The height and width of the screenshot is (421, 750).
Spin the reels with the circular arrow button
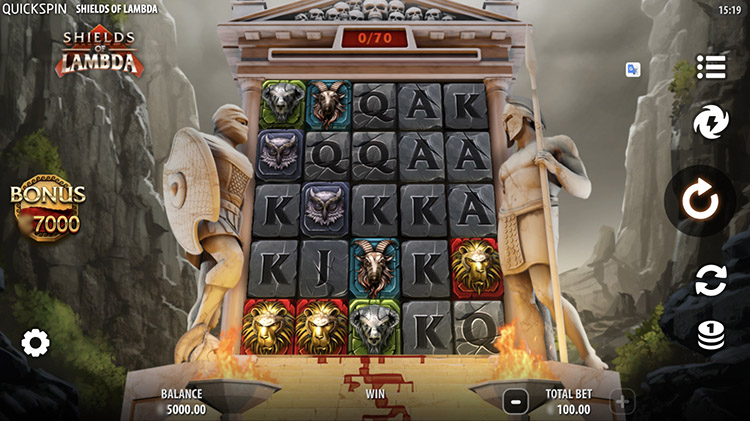coord(700,201)
